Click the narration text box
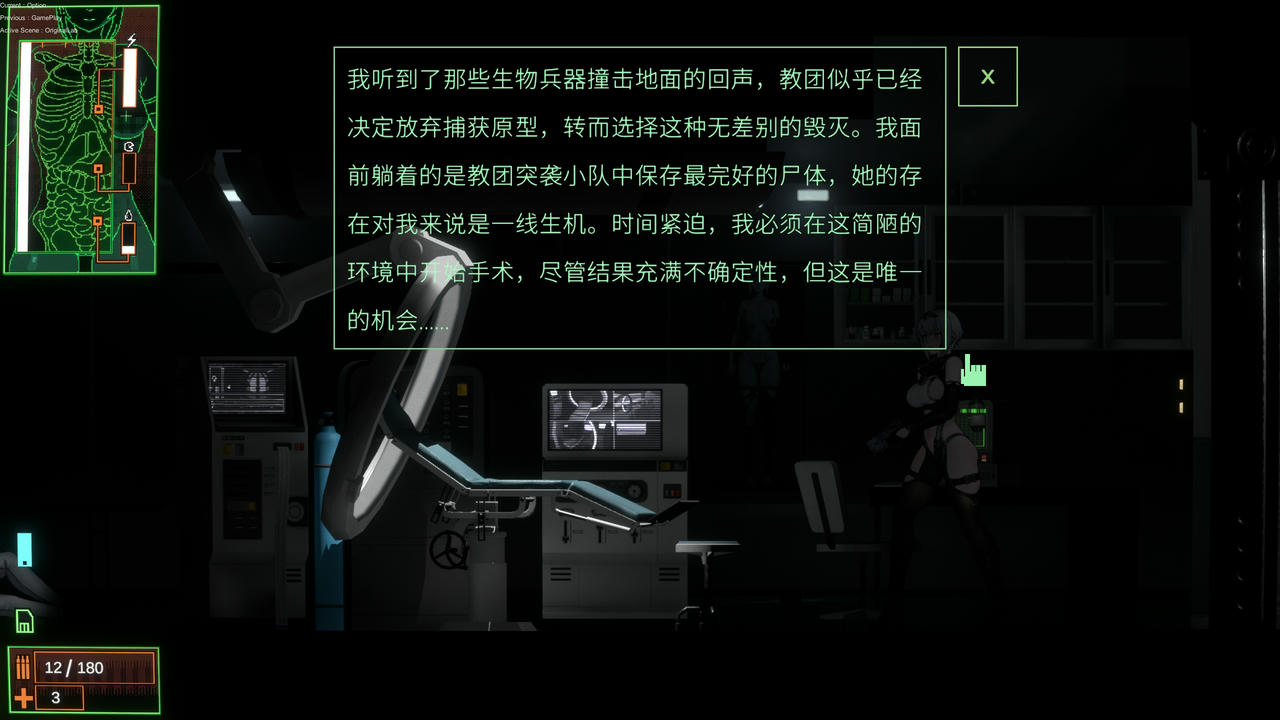1280x720 pixels. pyautogui.click(x=636, y=195)
